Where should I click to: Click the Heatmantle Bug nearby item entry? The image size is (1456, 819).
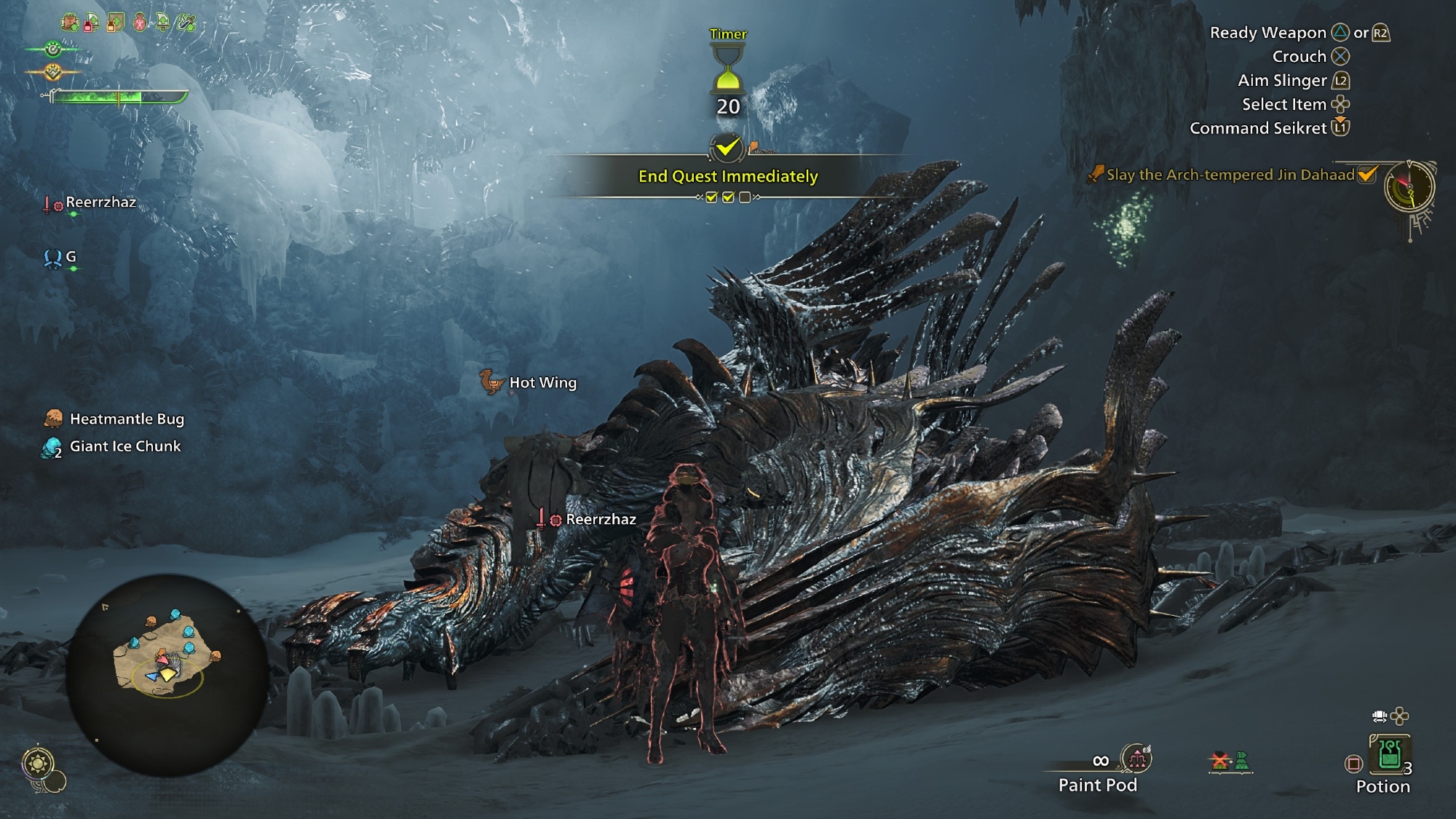pos(127,419)
